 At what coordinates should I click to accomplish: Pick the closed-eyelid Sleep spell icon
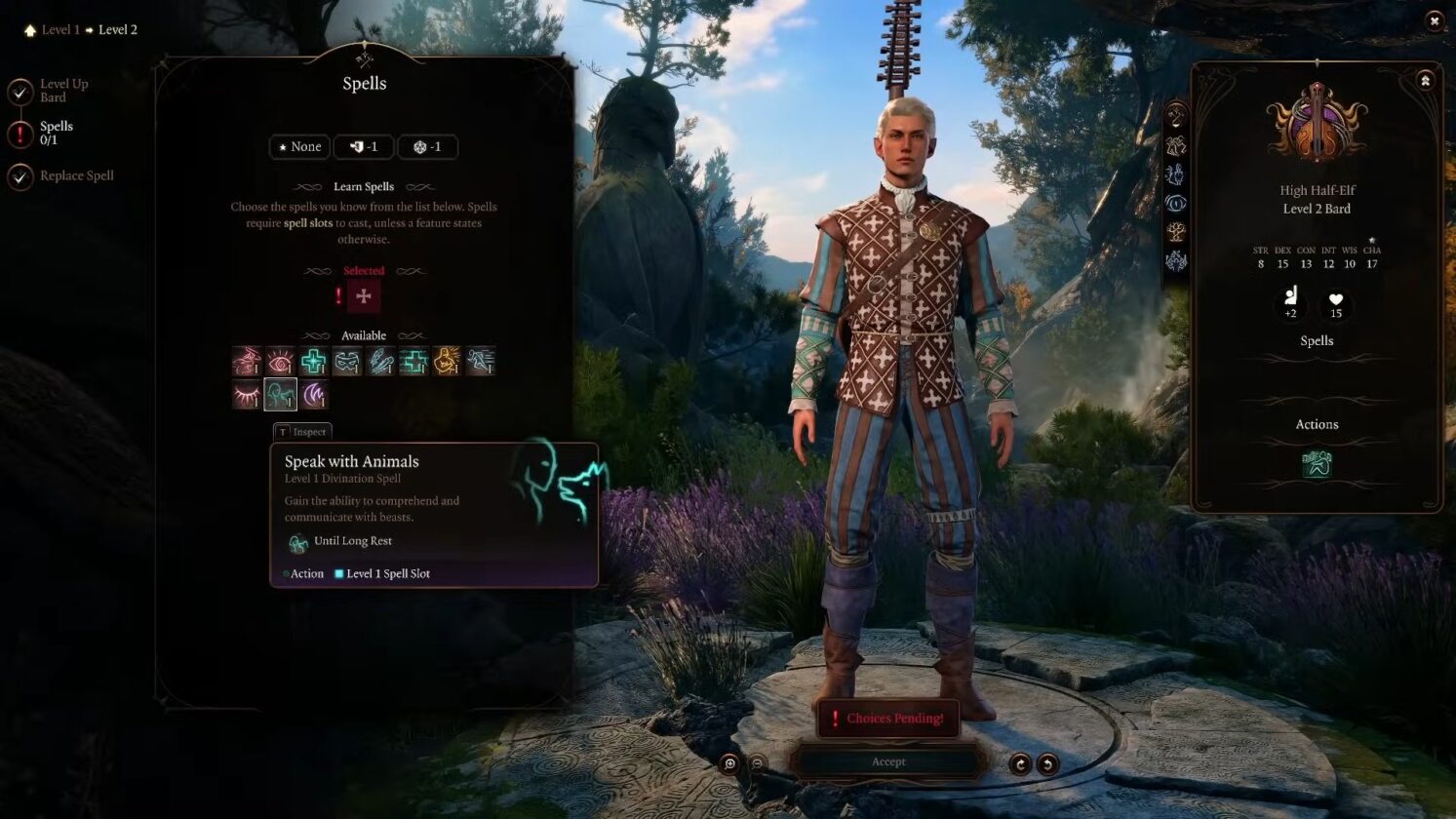pos(247,395)
